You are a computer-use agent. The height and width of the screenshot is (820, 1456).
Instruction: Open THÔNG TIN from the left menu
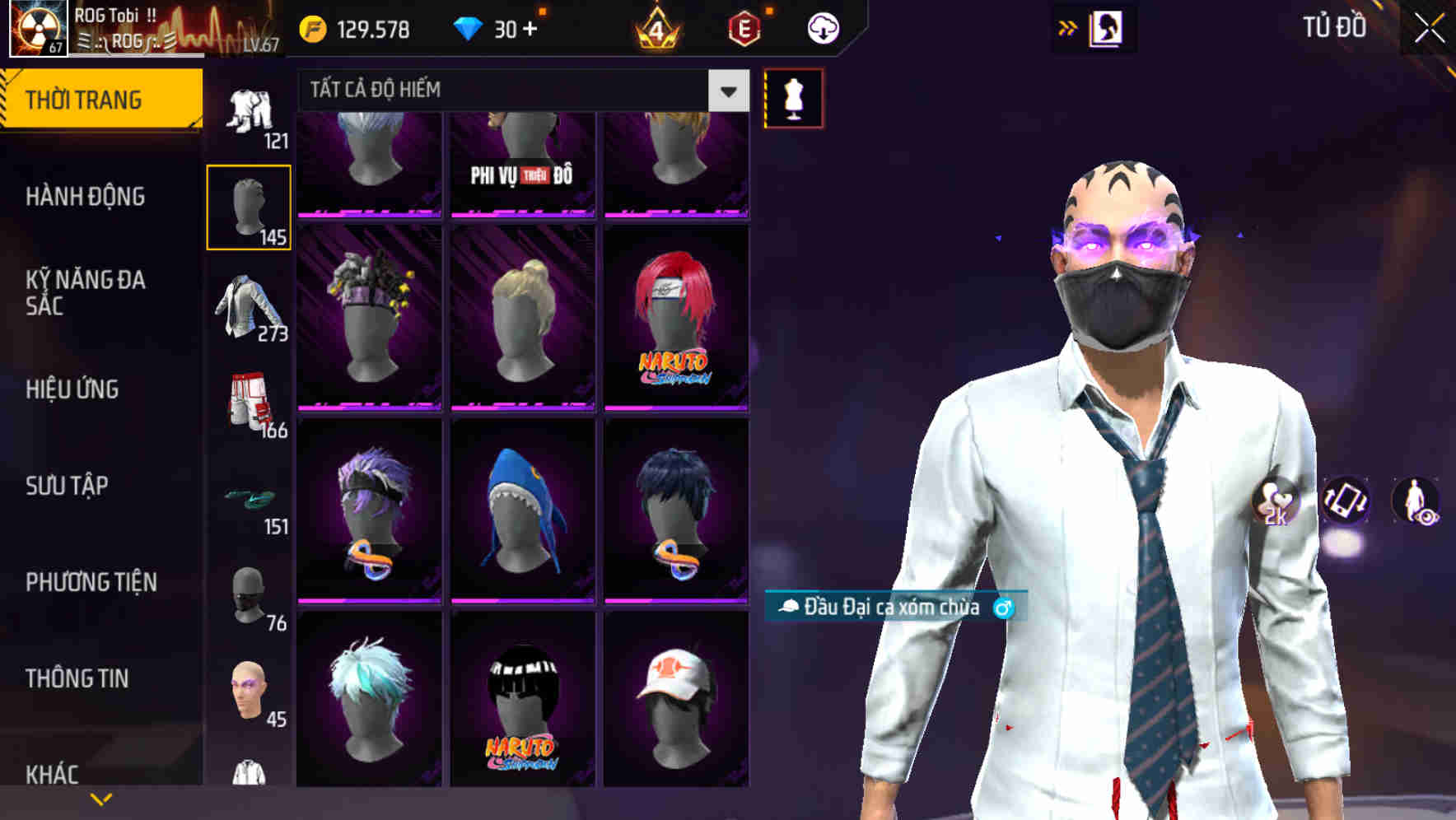(77, 678)
